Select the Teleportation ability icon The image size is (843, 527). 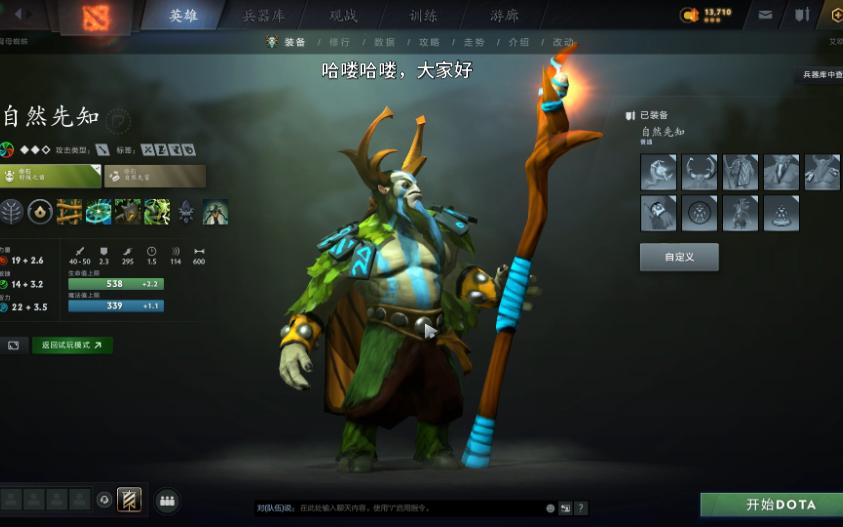[98, 212]
